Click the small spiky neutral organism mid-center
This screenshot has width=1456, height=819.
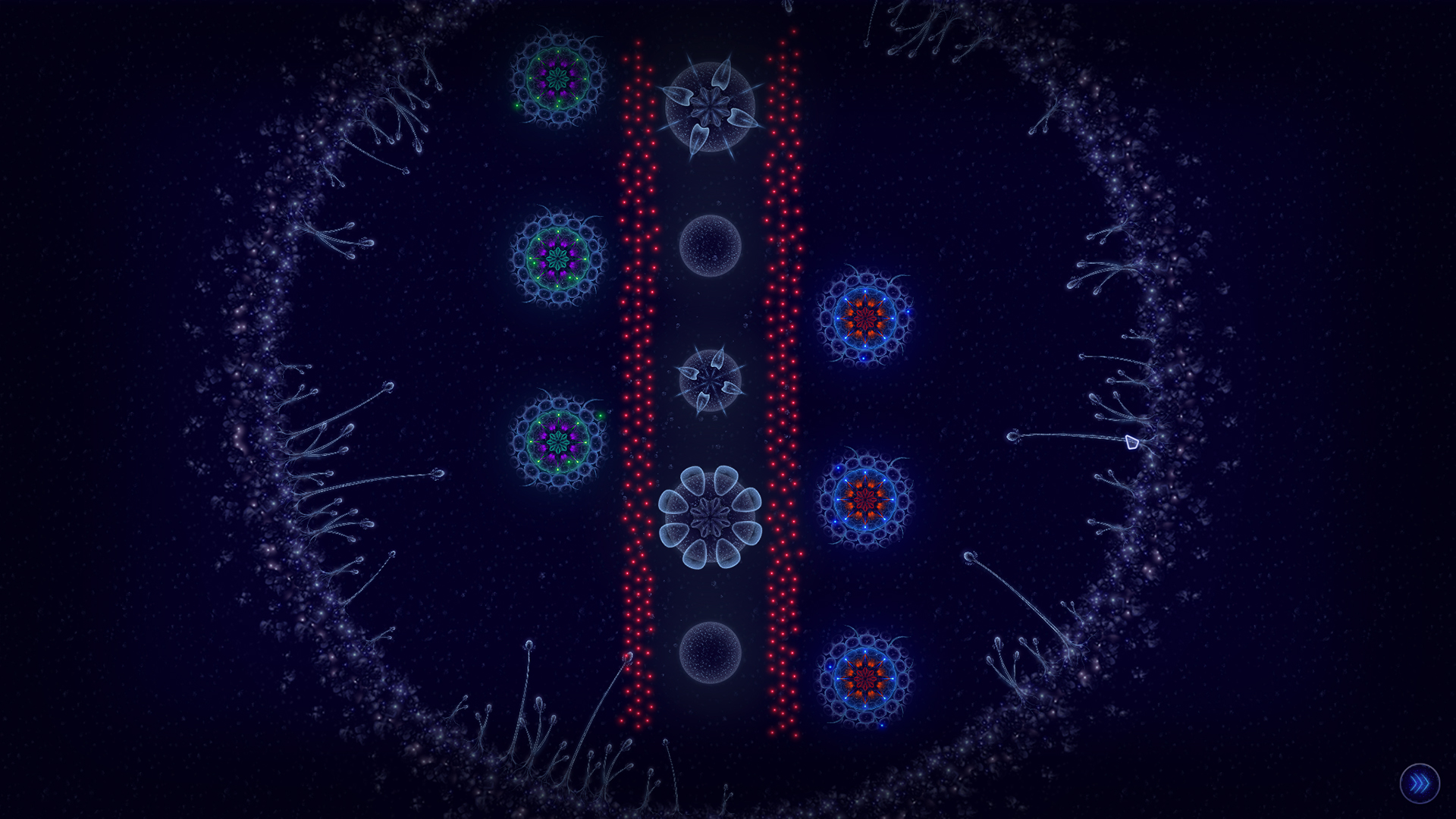point(709,379)
